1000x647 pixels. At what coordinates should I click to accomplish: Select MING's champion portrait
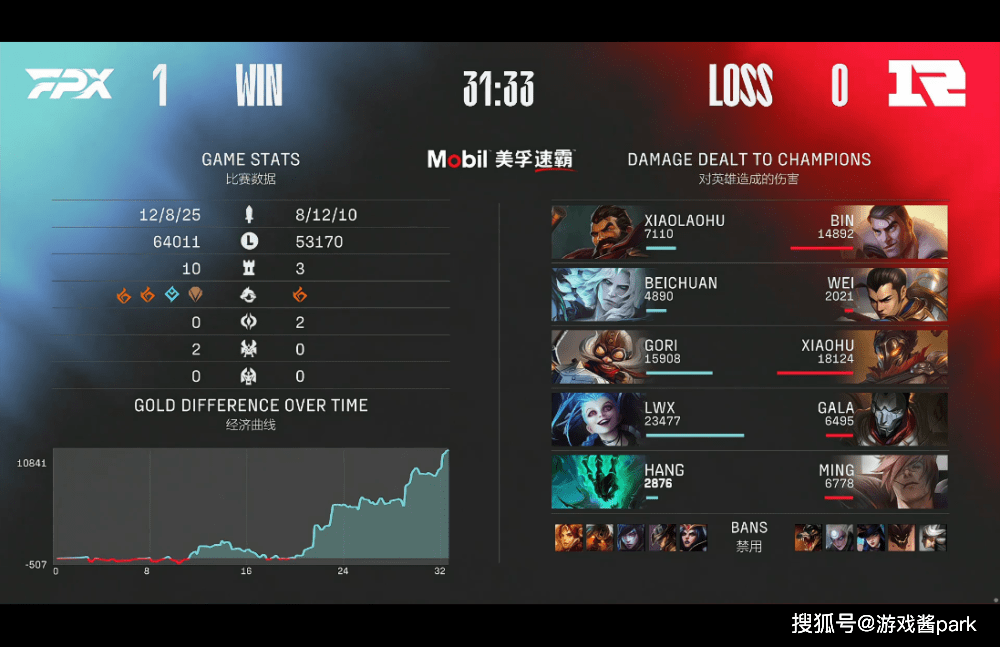coord(902,481)
